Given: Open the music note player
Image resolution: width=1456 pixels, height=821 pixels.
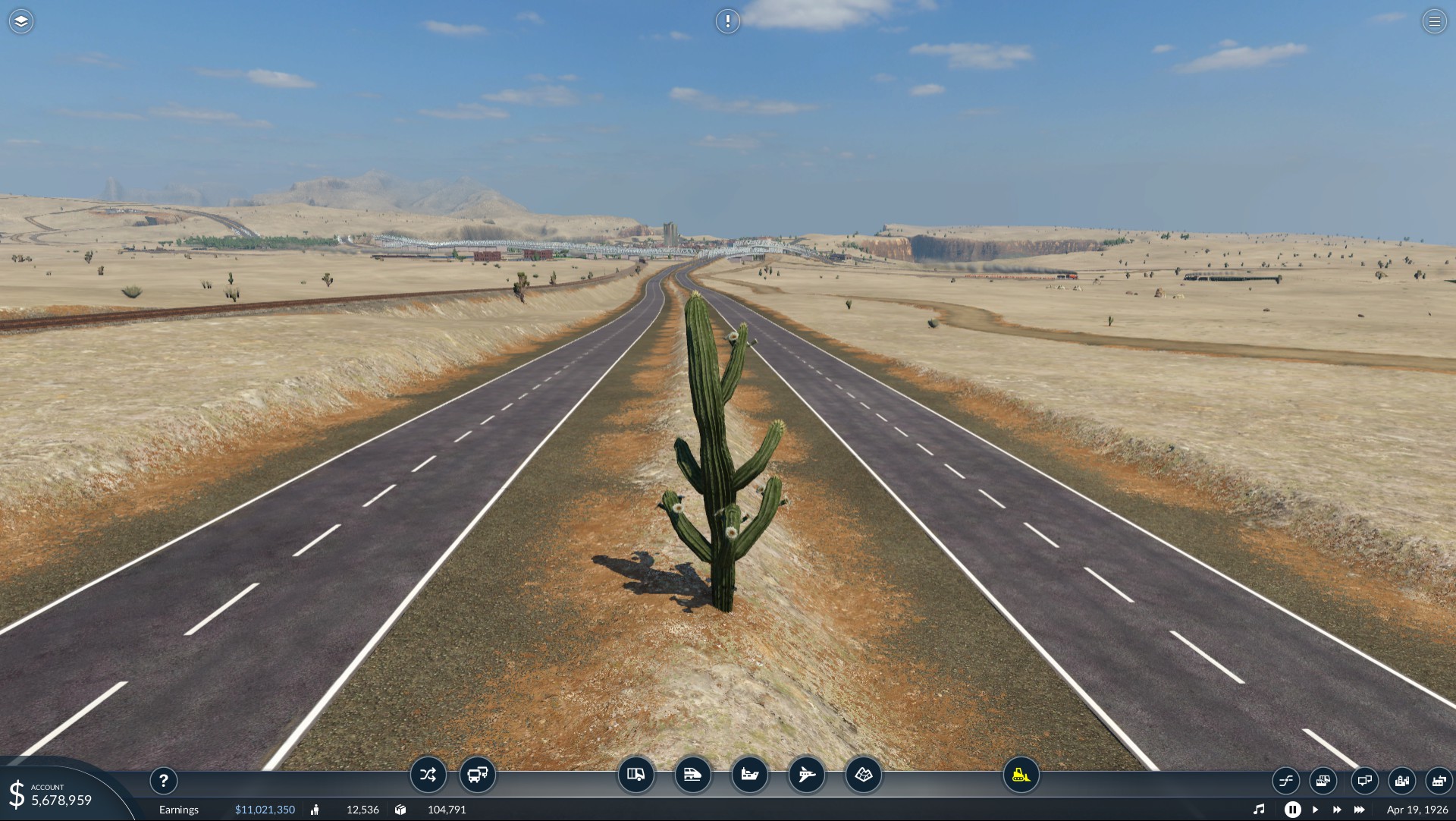Looking at the screenshot, I should click(1259, 810).
